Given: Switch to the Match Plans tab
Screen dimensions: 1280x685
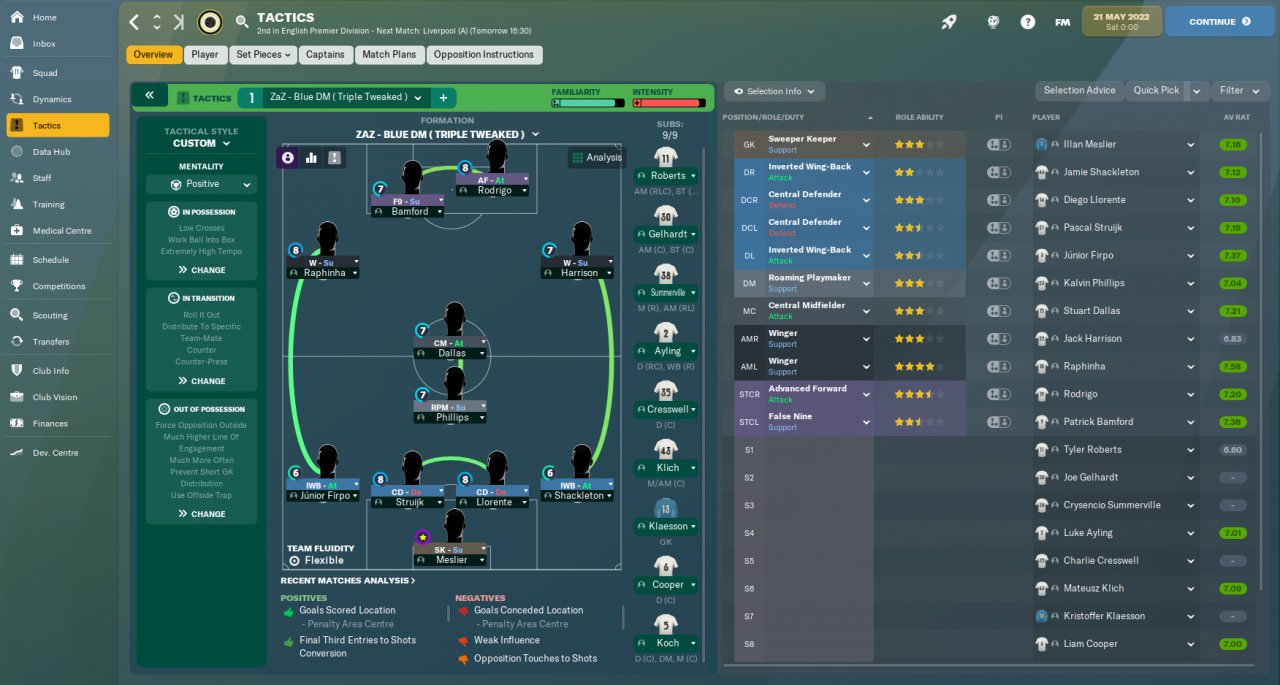Looking at the screenshot, I should point(388,55).
